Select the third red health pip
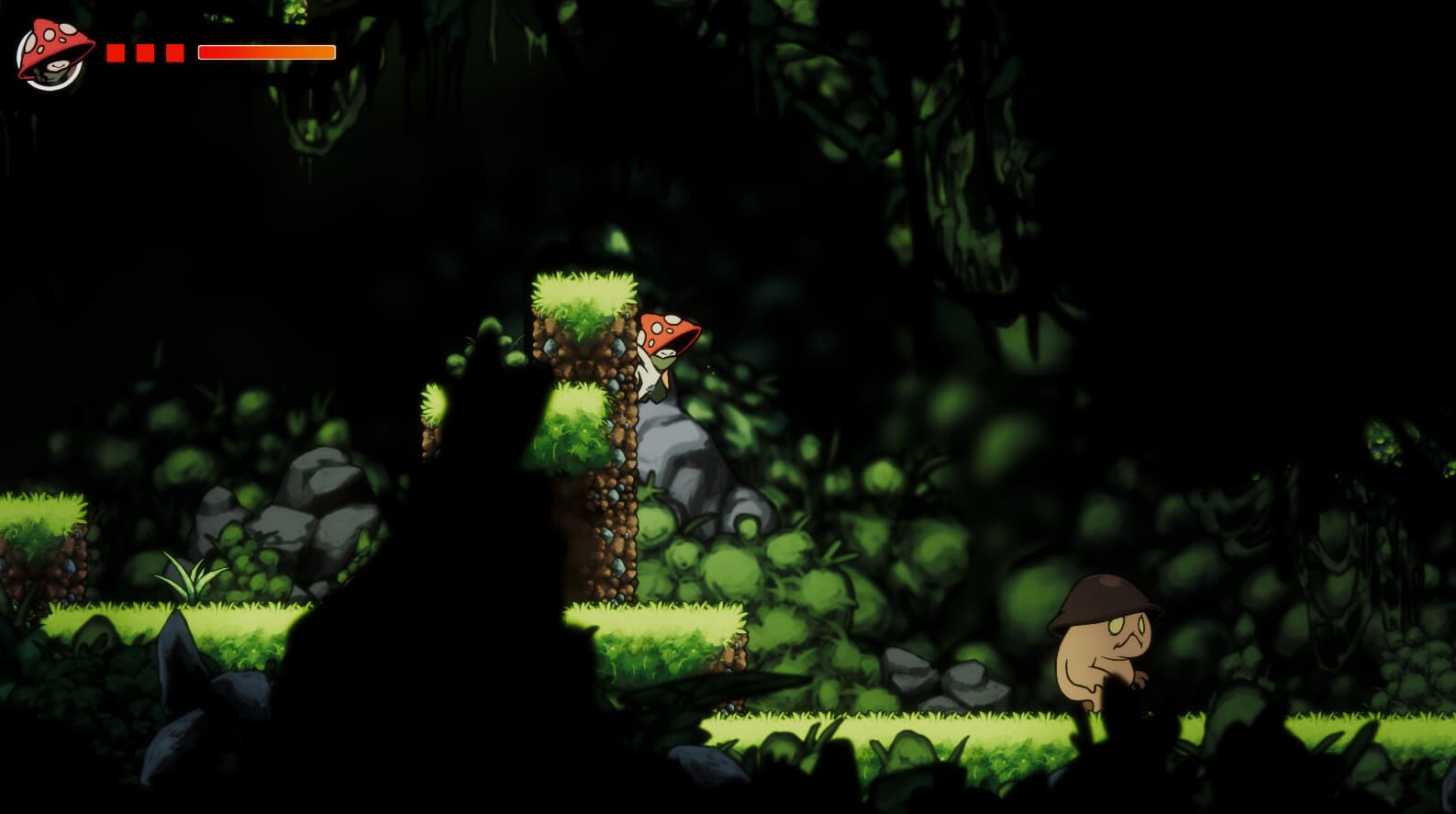The image size is (1456, 814). (x=174, y=52)
